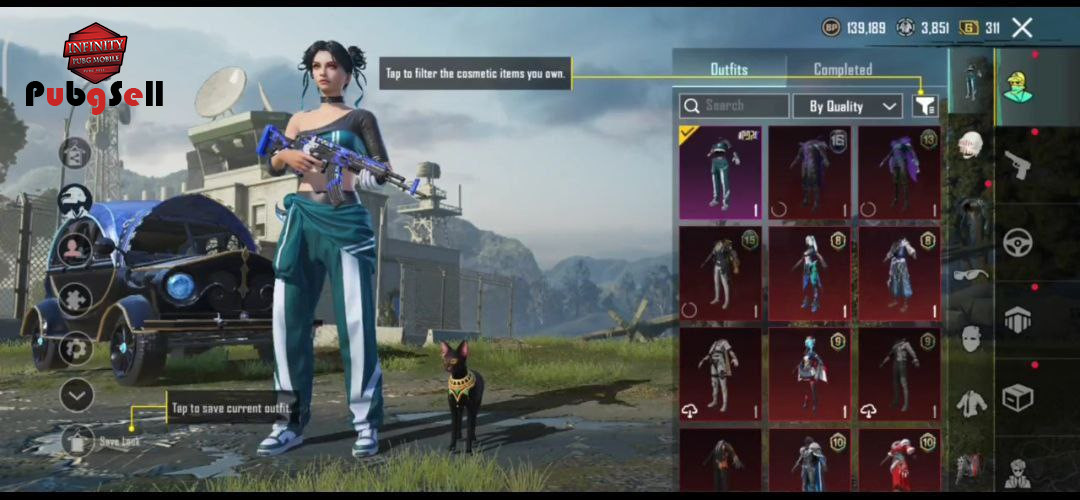Viewport: 1080px width, 500px height.
Task: Expand the left toolbar's down-arrow button
Action: pos(76,396)
